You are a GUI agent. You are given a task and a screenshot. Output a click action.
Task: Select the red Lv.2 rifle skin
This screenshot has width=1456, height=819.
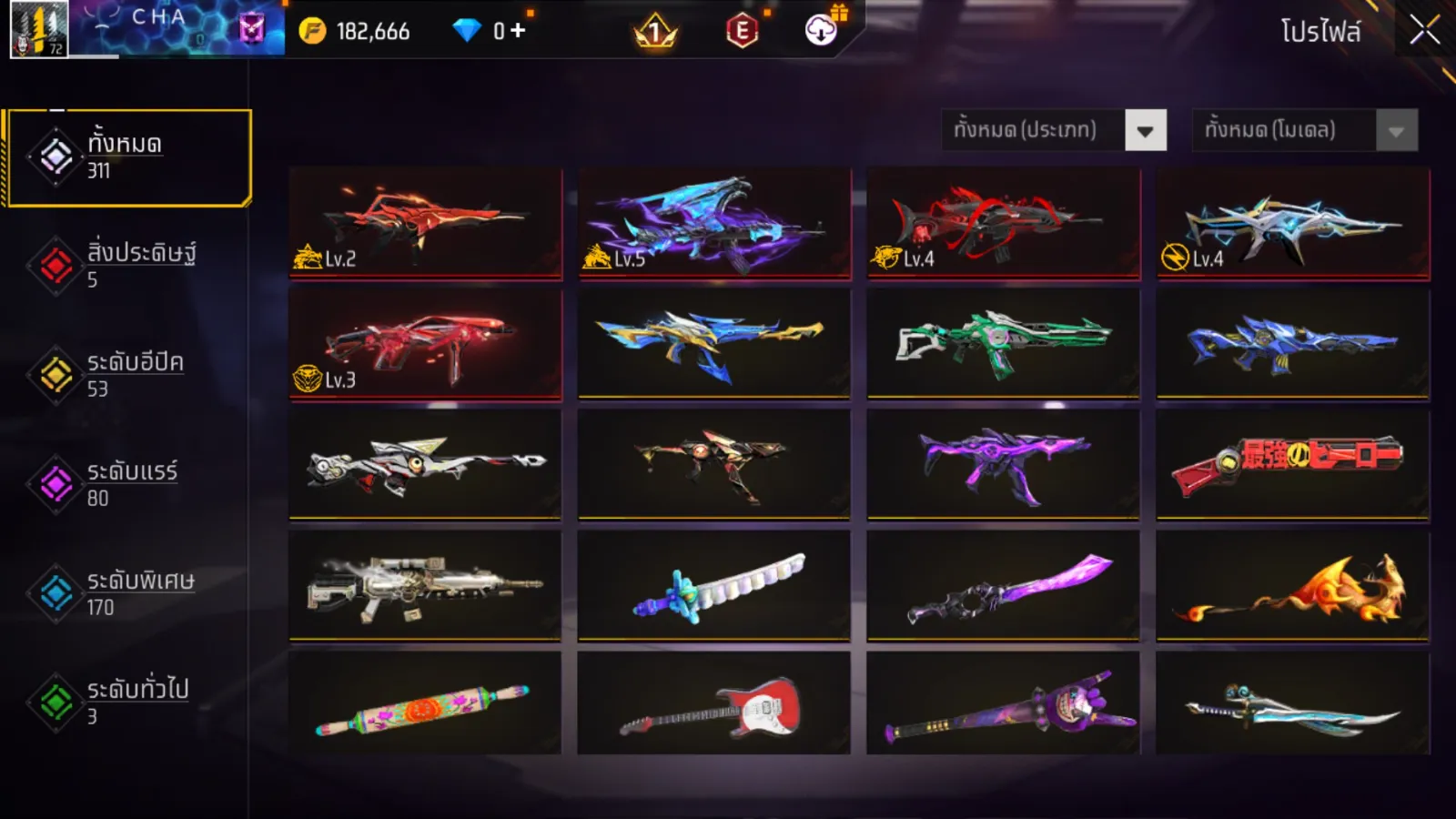425,222
